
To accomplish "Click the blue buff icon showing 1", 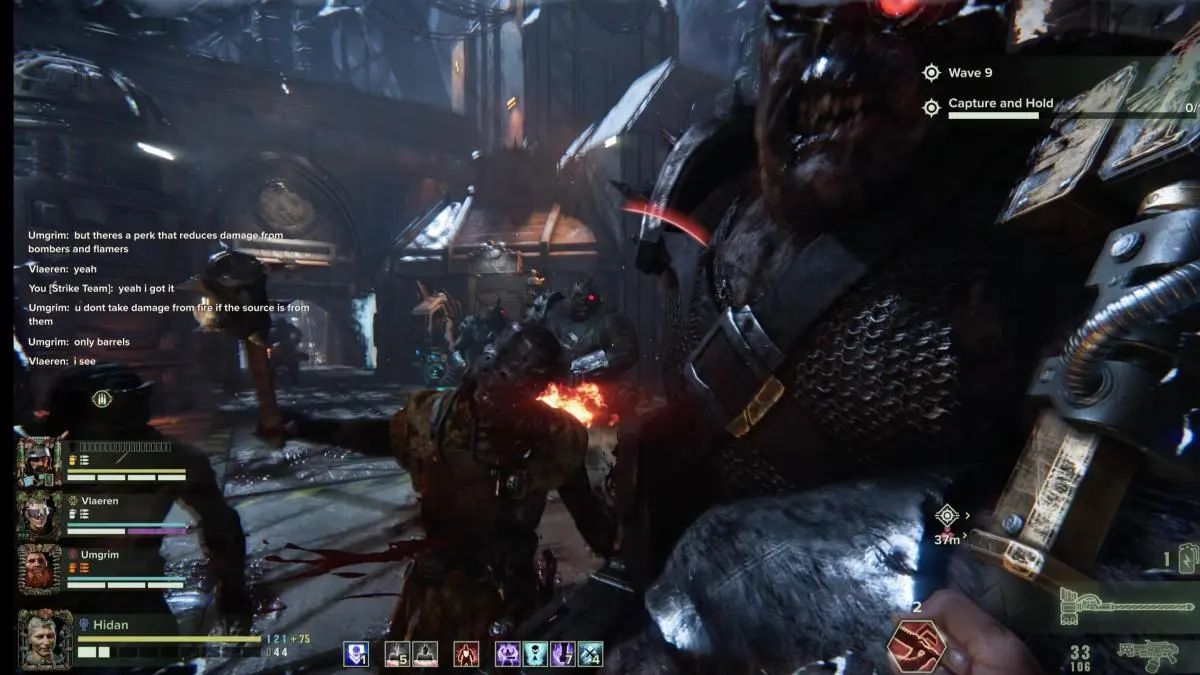I will (x=357, y=654).
